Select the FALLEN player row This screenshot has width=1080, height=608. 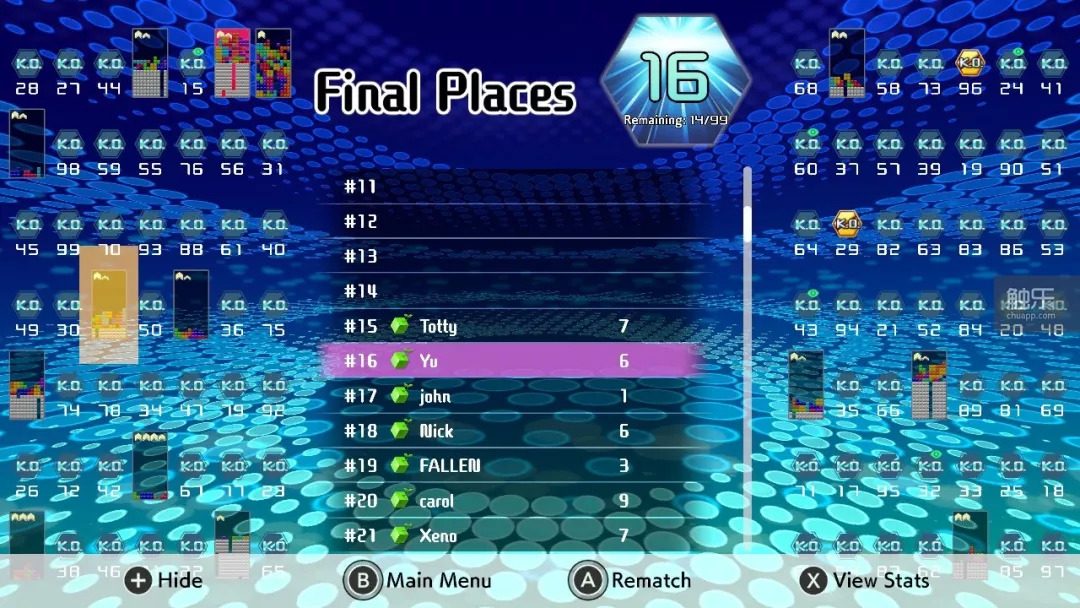[x=510, y=466]
